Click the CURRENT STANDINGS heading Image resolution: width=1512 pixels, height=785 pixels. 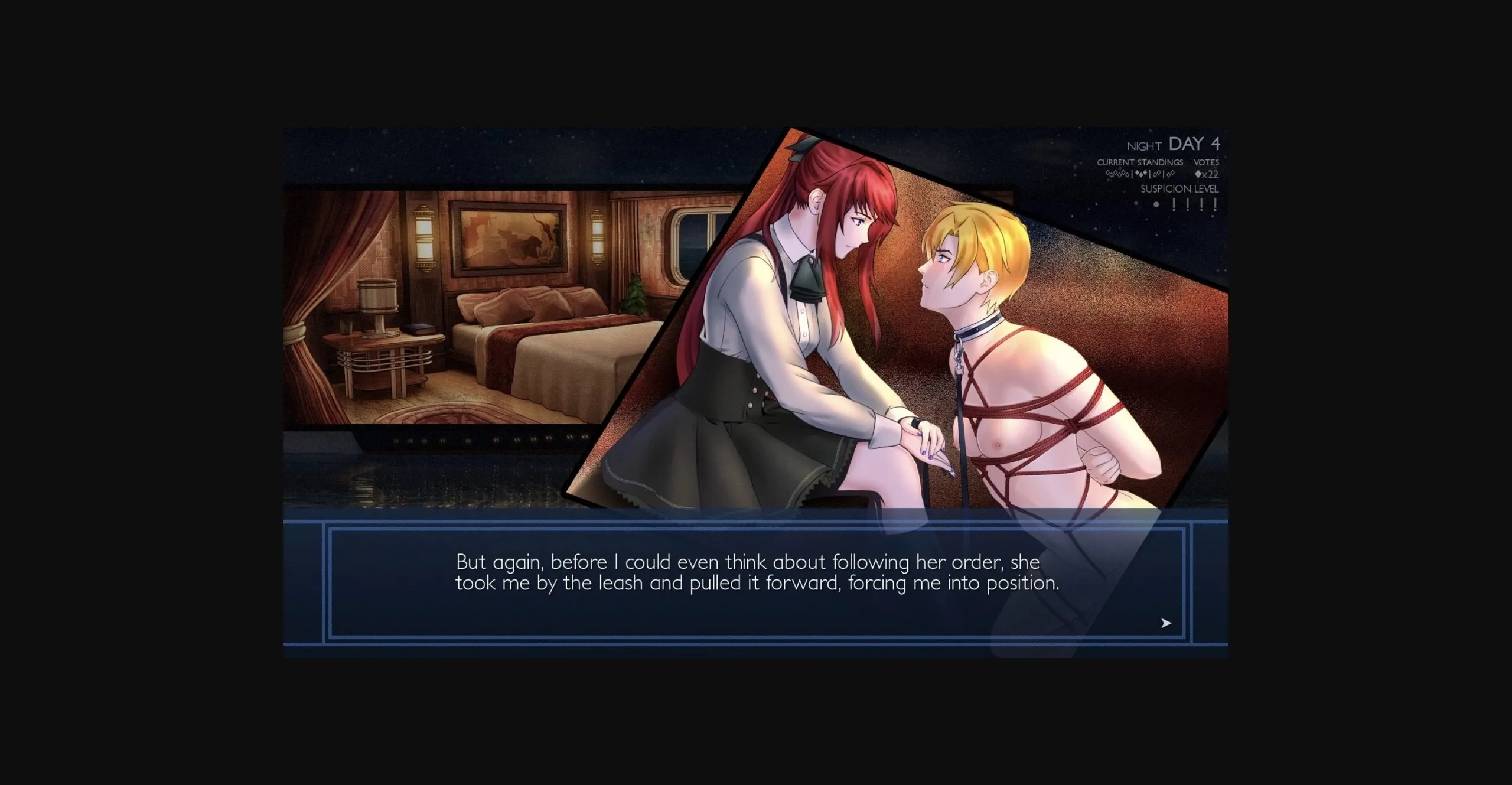(1139, 164)
